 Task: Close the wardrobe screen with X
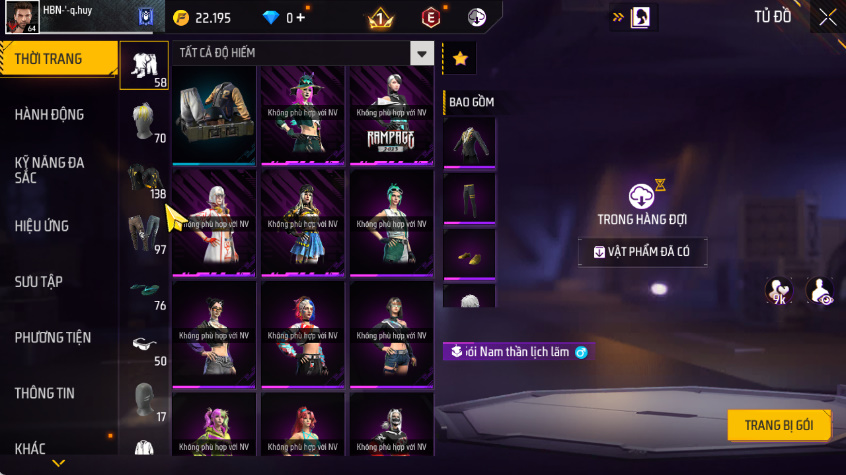coord(828,17)
